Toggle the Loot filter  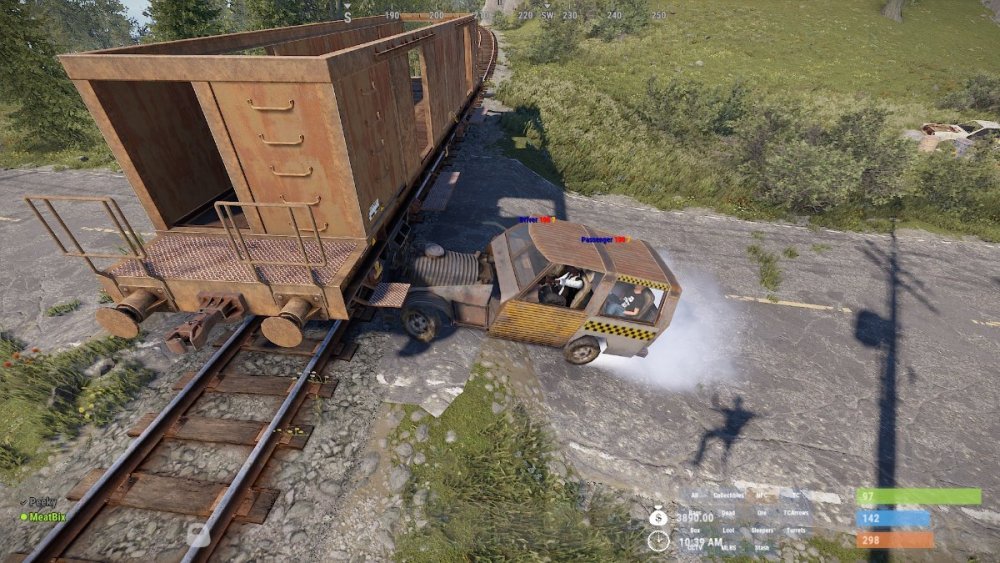(x=729, y=531)
